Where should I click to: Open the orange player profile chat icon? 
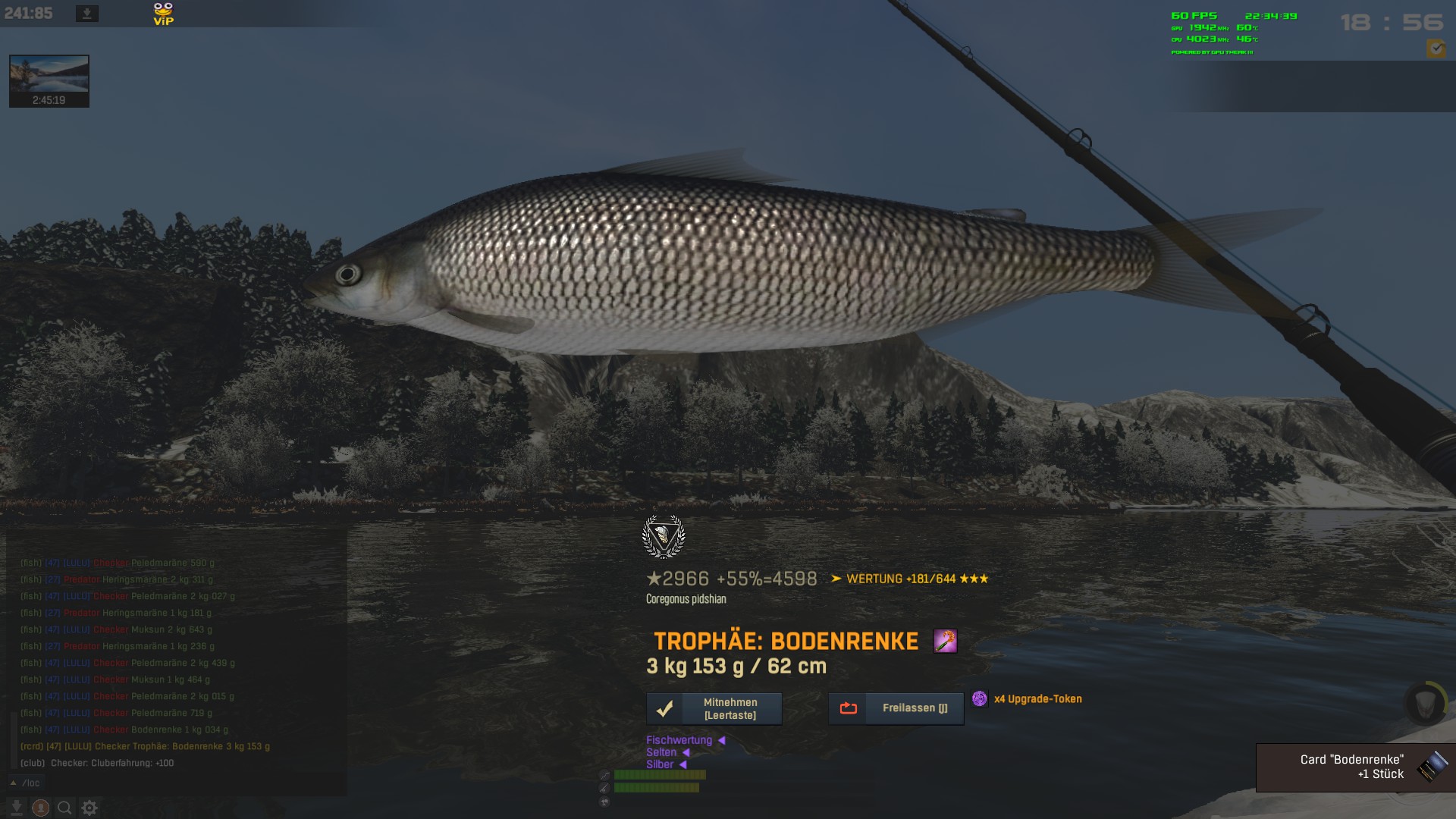(41, 808)
